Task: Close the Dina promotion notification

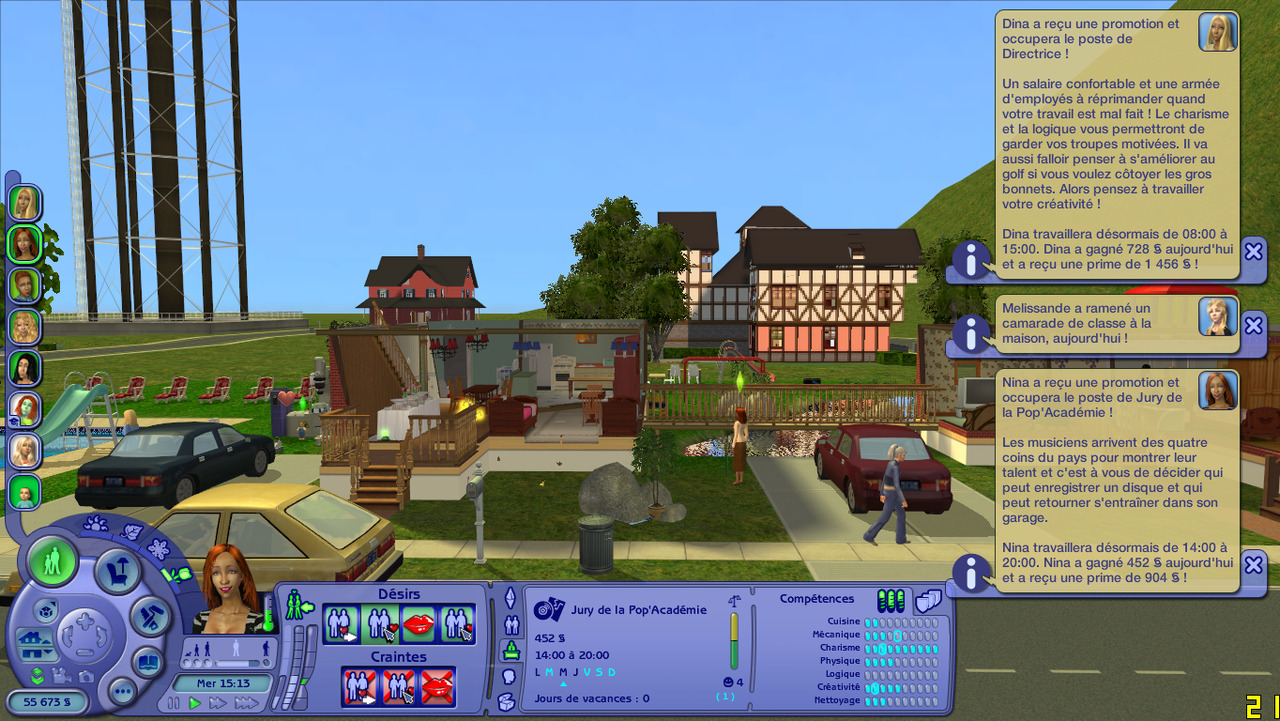Action: pos(1254,251)
